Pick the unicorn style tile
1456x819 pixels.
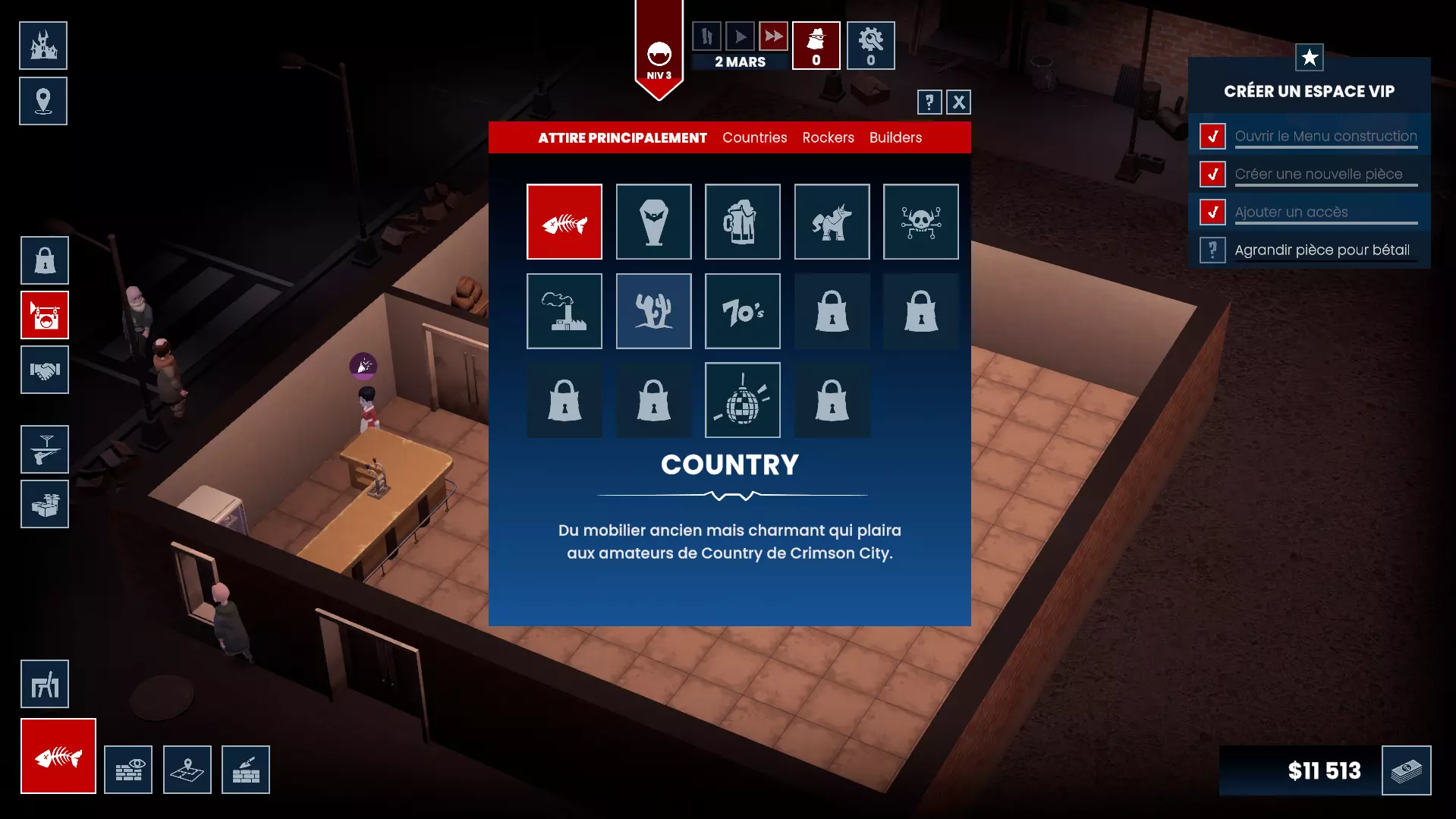pyautogui.click(x=832, y=222)
